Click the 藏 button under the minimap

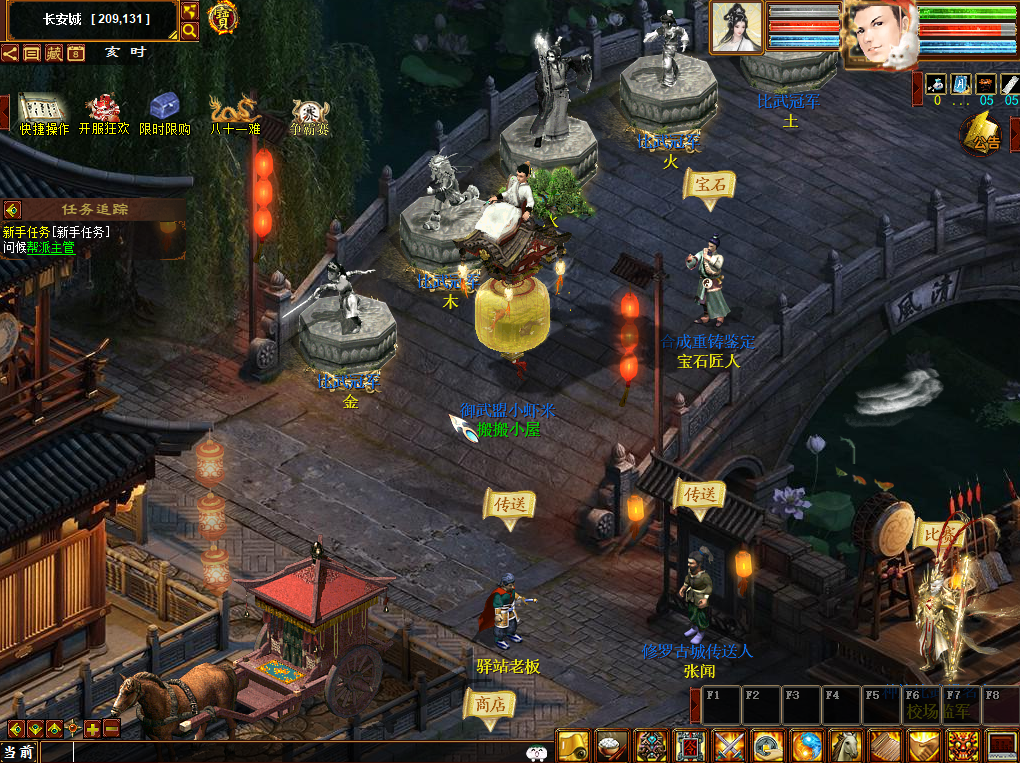click(x=54, y=53)
